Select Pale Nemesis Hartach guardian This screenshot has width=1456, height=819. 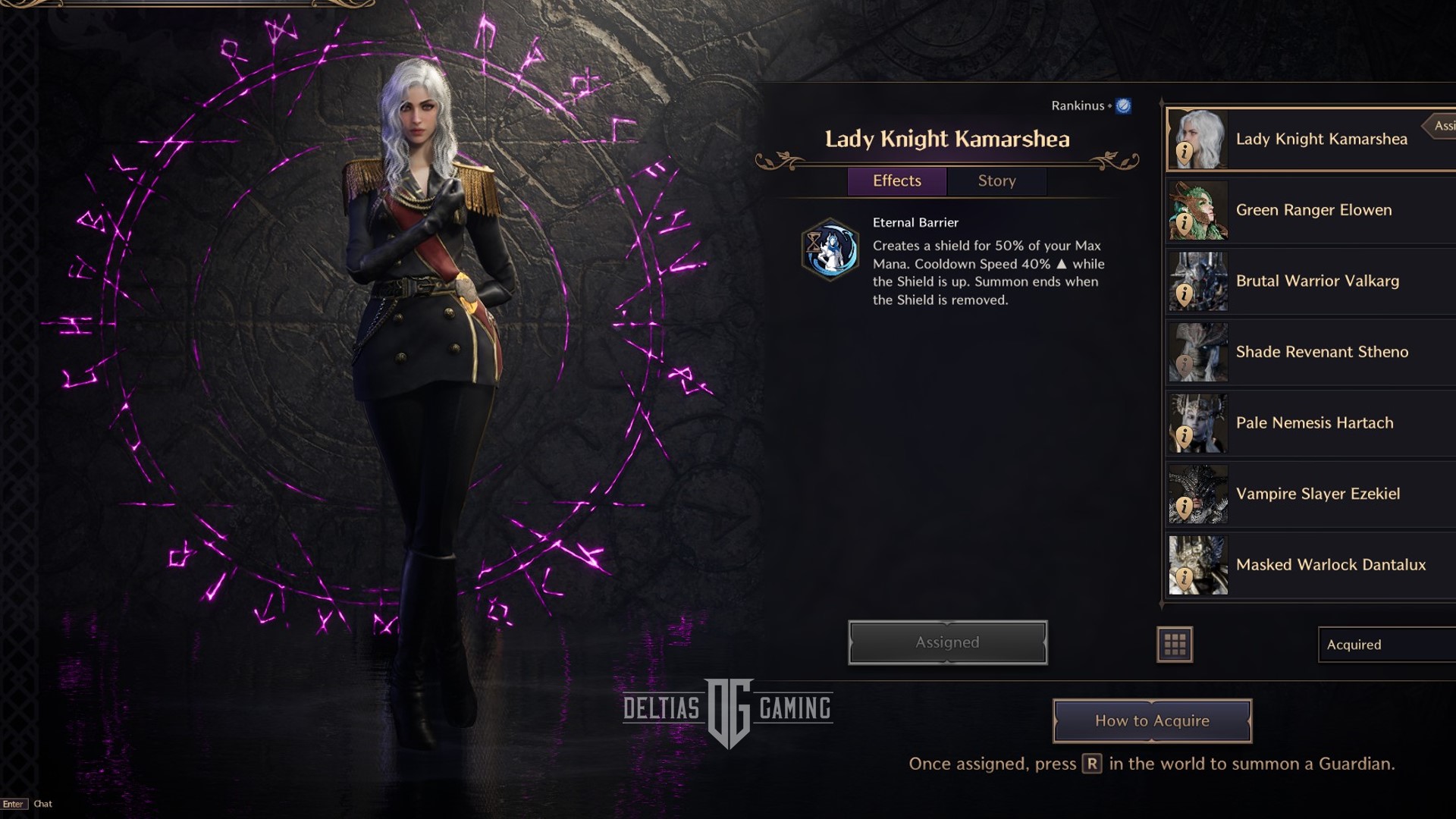point(1314,423)
